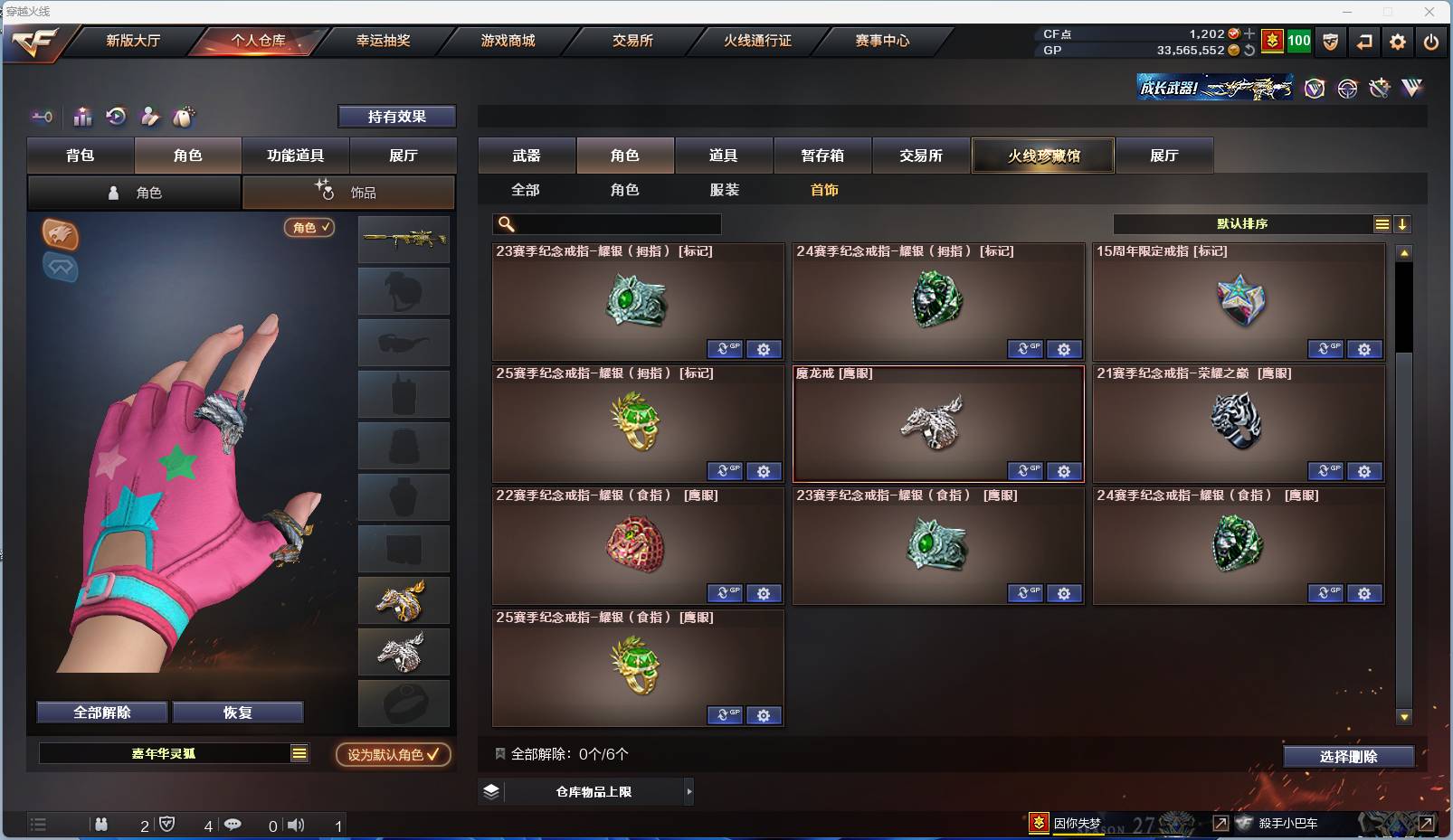Open the V-emblem icon at top right corner

point(1410,89)
